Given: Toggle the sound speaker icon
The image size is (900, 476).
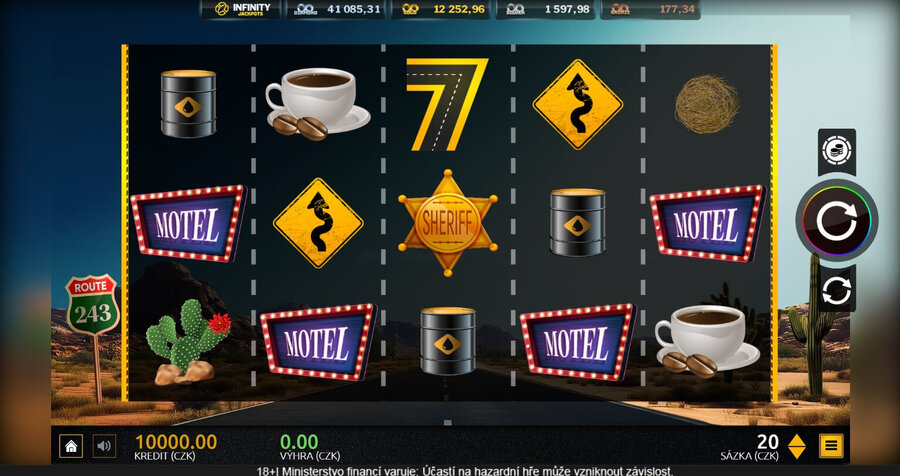Looking at the screenshot, I should (104, 446).
